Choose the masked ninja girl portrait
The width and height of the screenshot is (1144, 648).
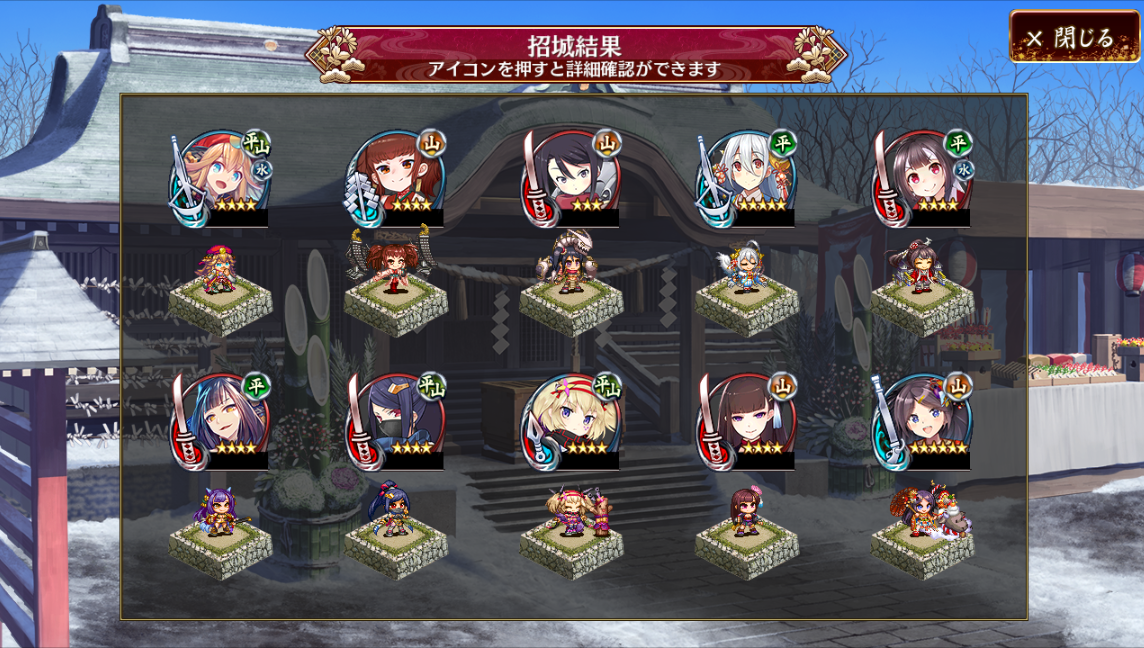[x=397, y=421]
